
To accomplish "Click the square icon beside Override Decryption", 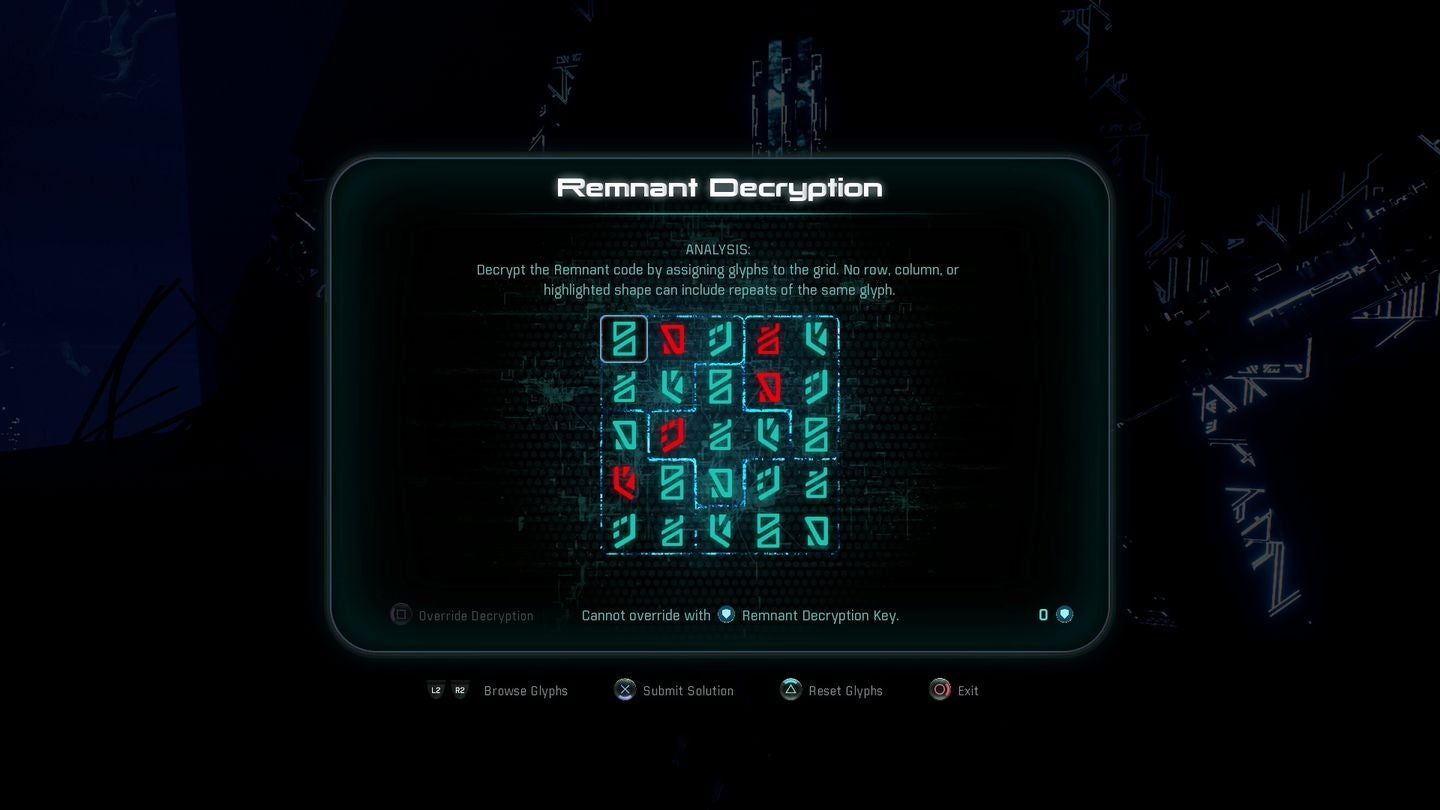I will coord(400,615).
